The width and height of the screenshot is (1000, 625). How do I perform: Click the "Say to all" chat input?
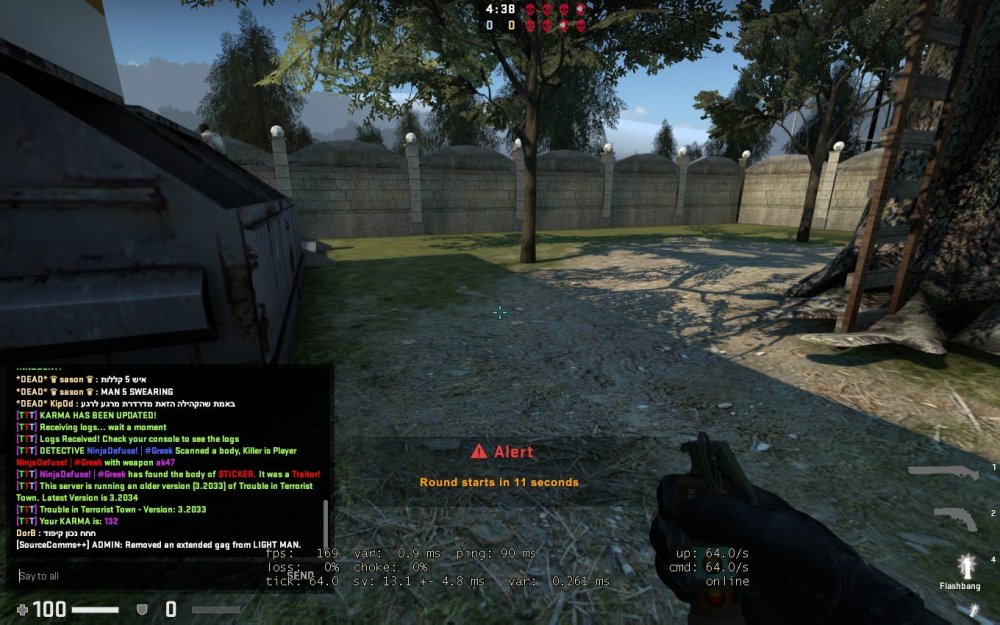(150, 576)
